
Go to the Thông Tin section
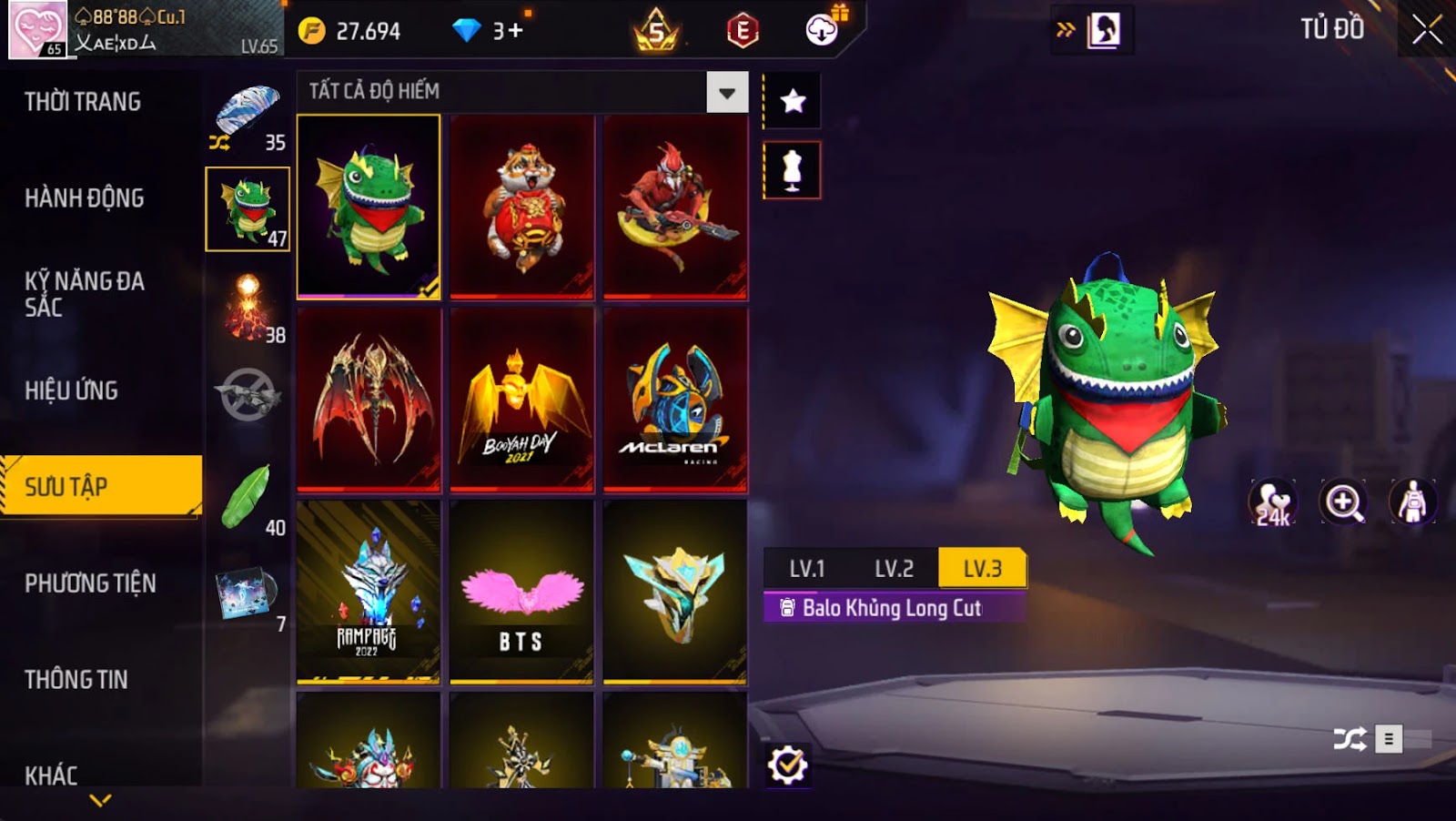[x=76, y=680]
